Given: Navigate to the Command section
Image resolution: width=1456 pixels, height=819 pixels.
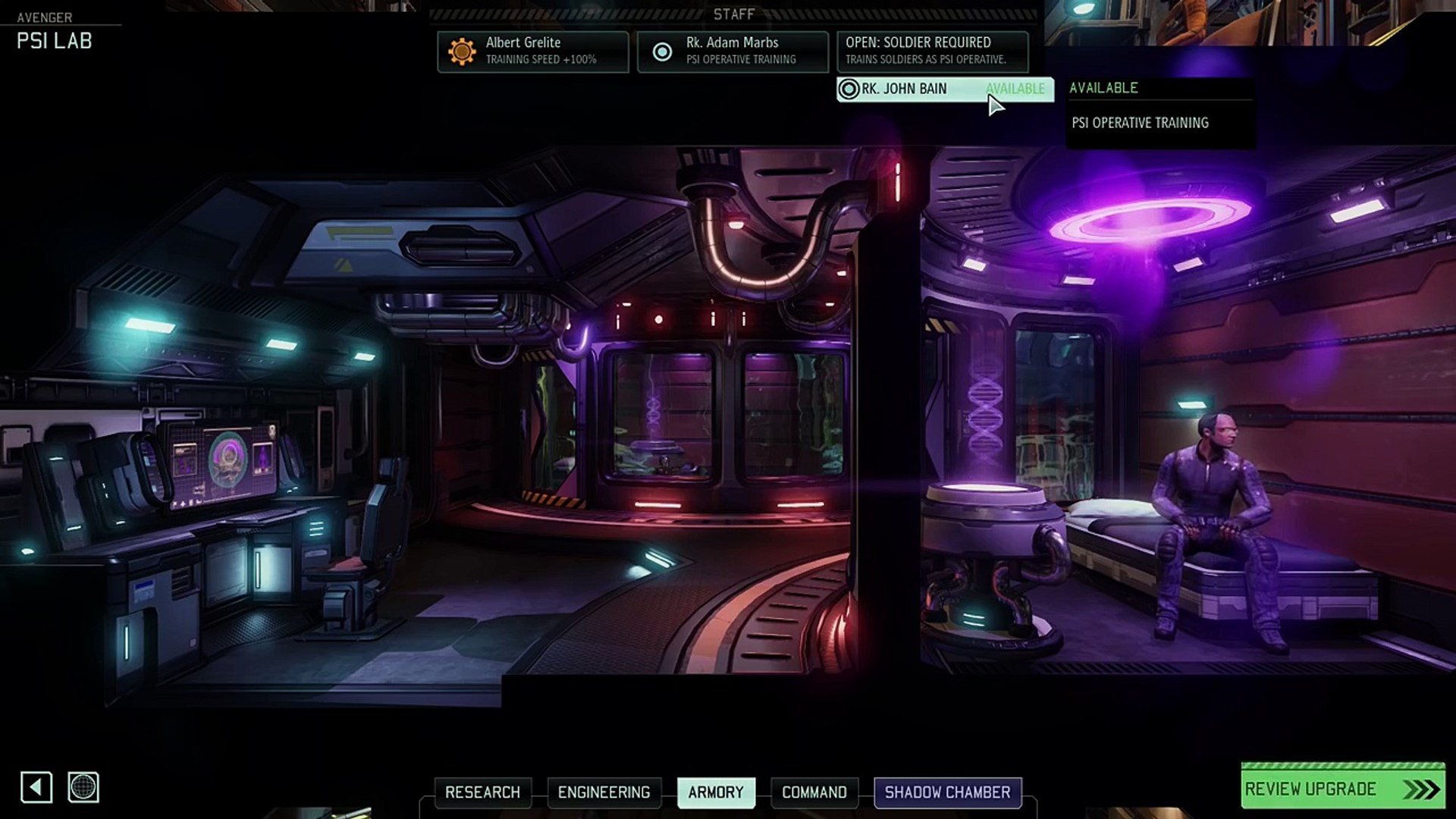Looking at the screenshot, I should point(814,792).
